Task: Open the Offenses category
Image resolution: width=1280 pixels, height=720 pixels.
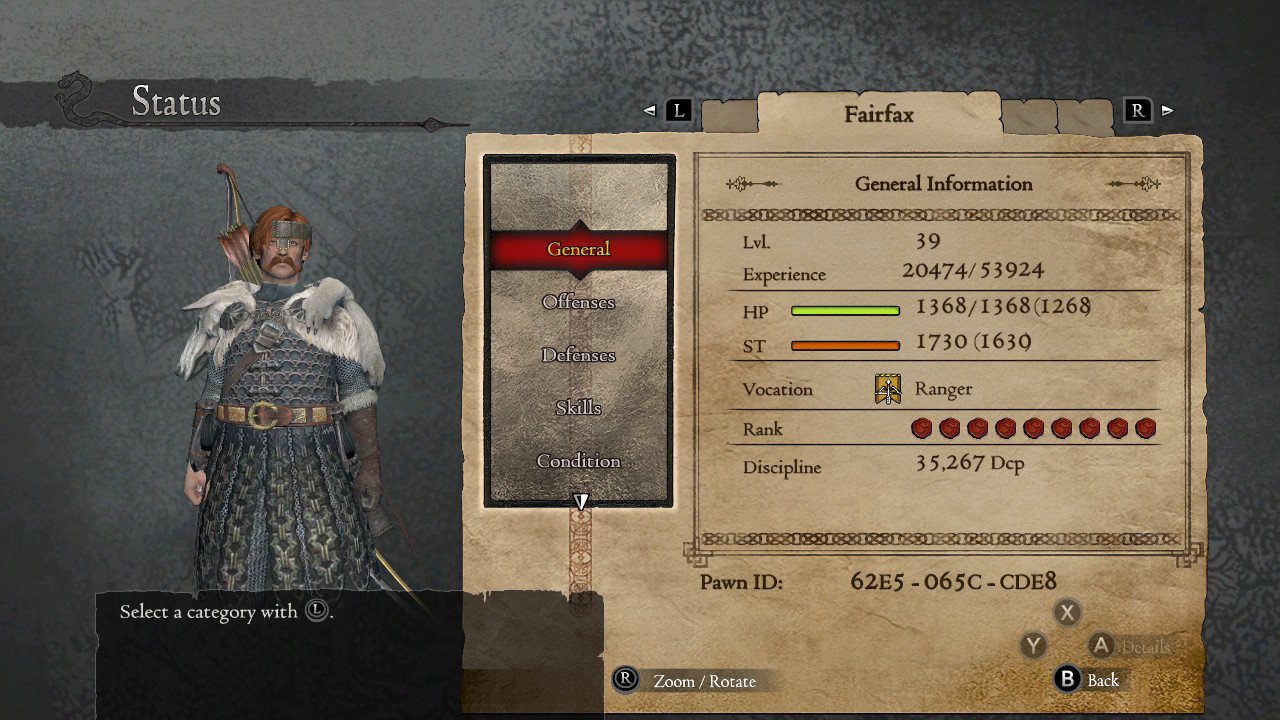Action: [x=578, y=302]
